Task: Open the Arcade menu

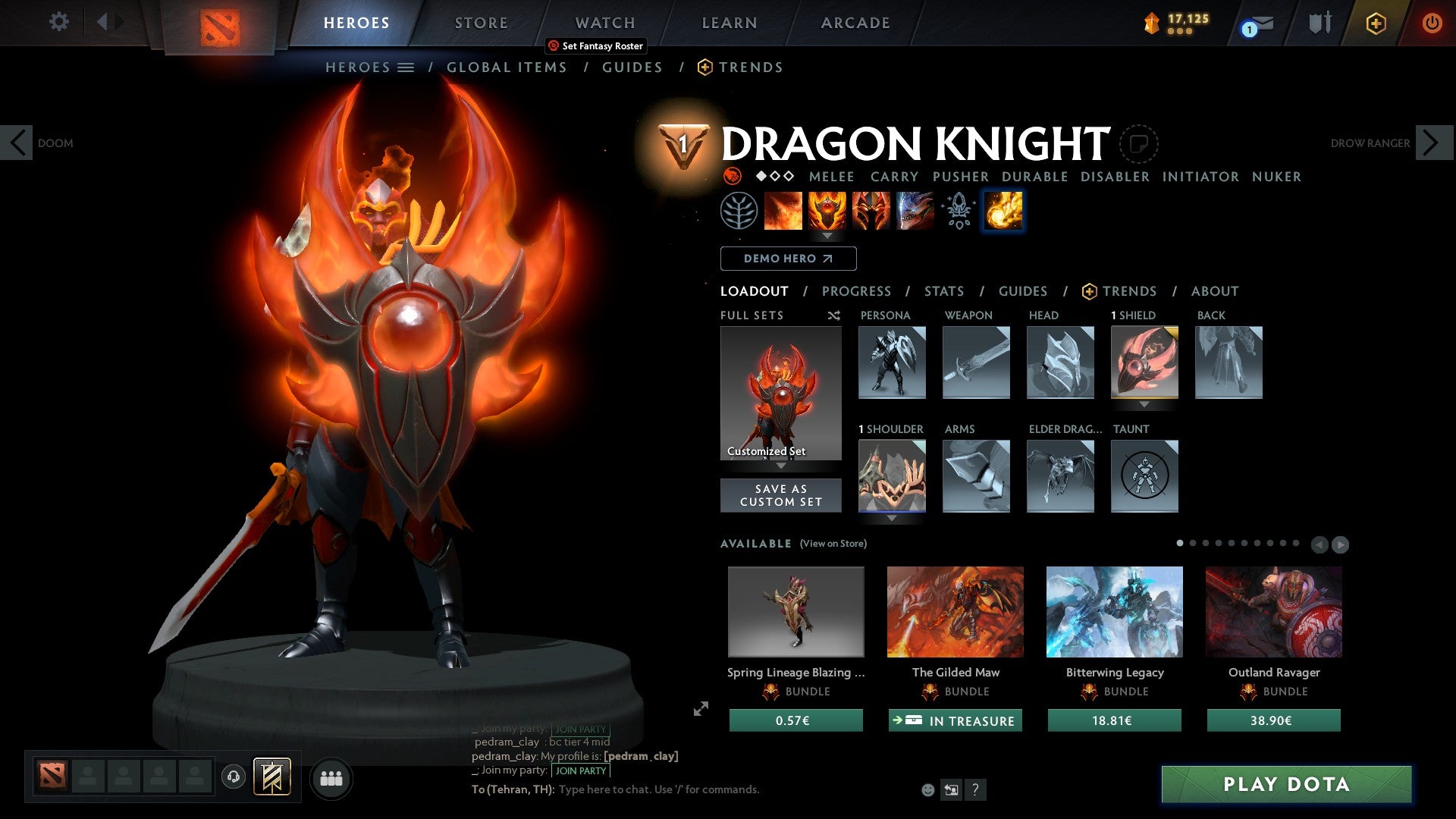Action: (855, 23)
